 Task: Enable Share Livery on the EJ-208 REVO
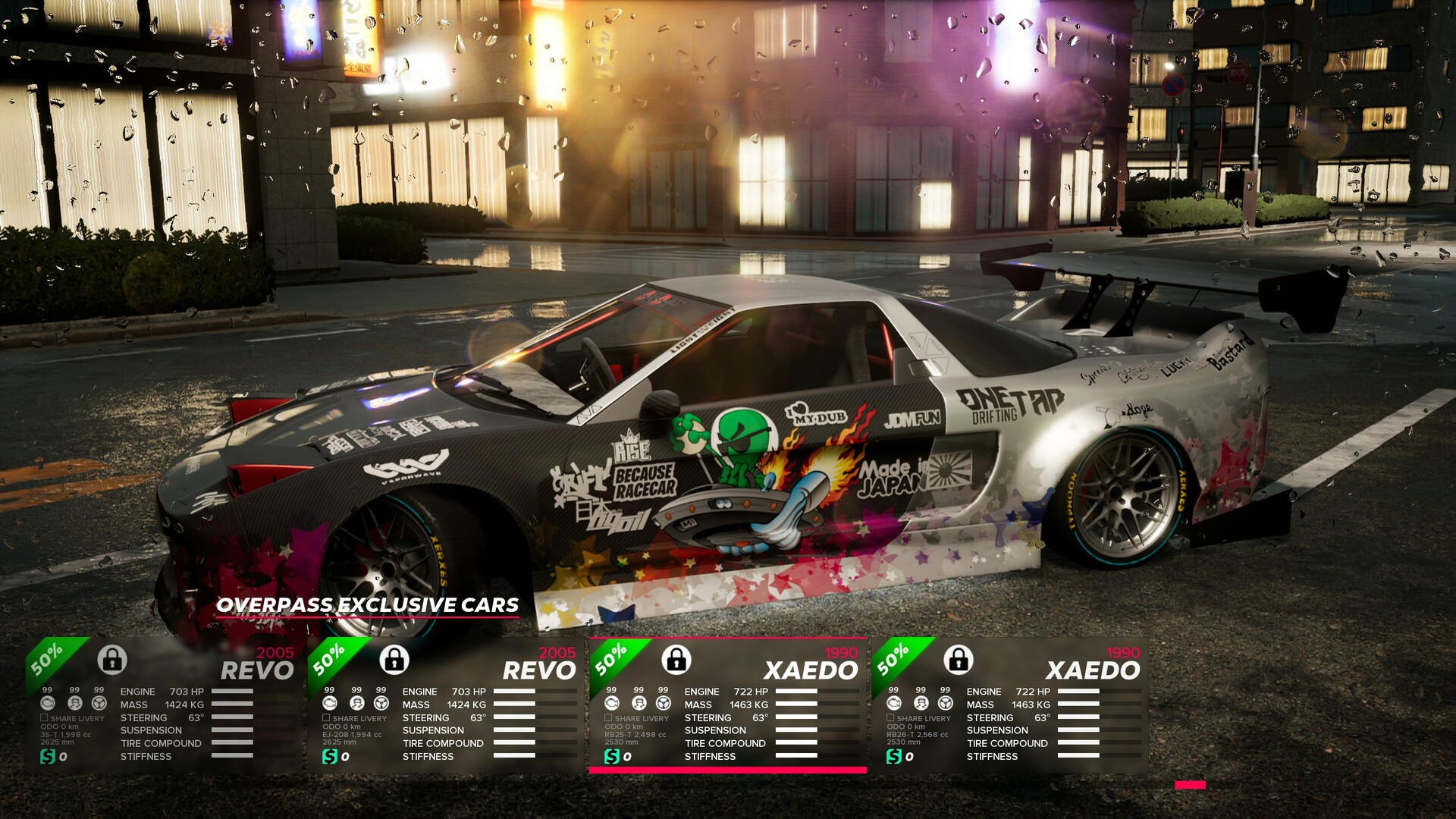pyautogui.click(x=326, y=717)
